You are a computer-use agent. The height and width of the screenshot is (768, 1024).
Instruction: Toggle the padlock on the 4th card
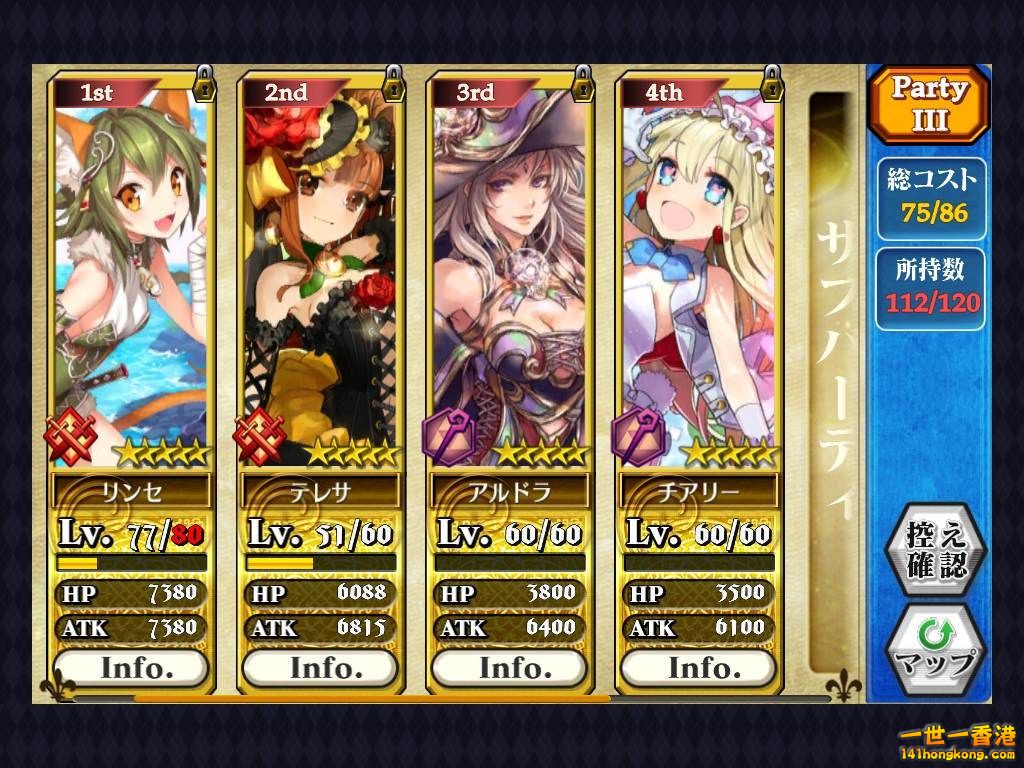(771, 83)
